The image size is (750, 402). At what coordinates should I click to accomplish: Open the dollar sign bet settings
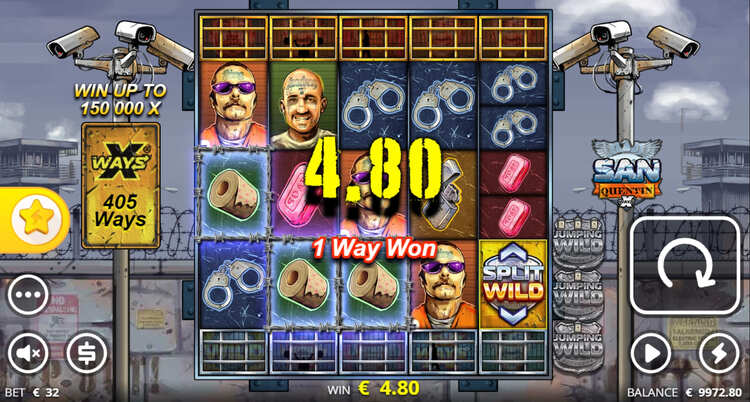coord(87,352)
